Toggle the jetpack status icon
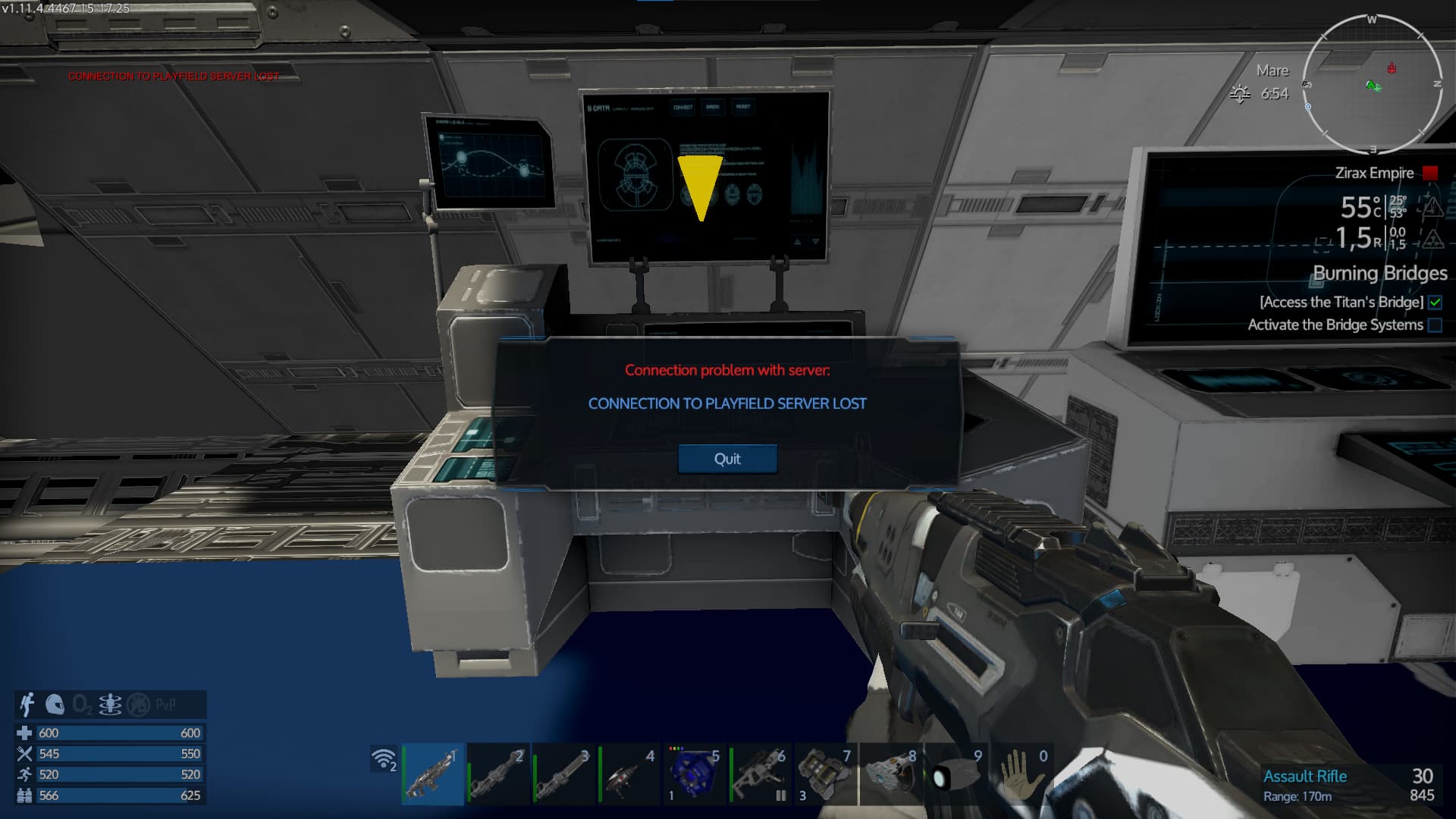 [x=28, y=704]
